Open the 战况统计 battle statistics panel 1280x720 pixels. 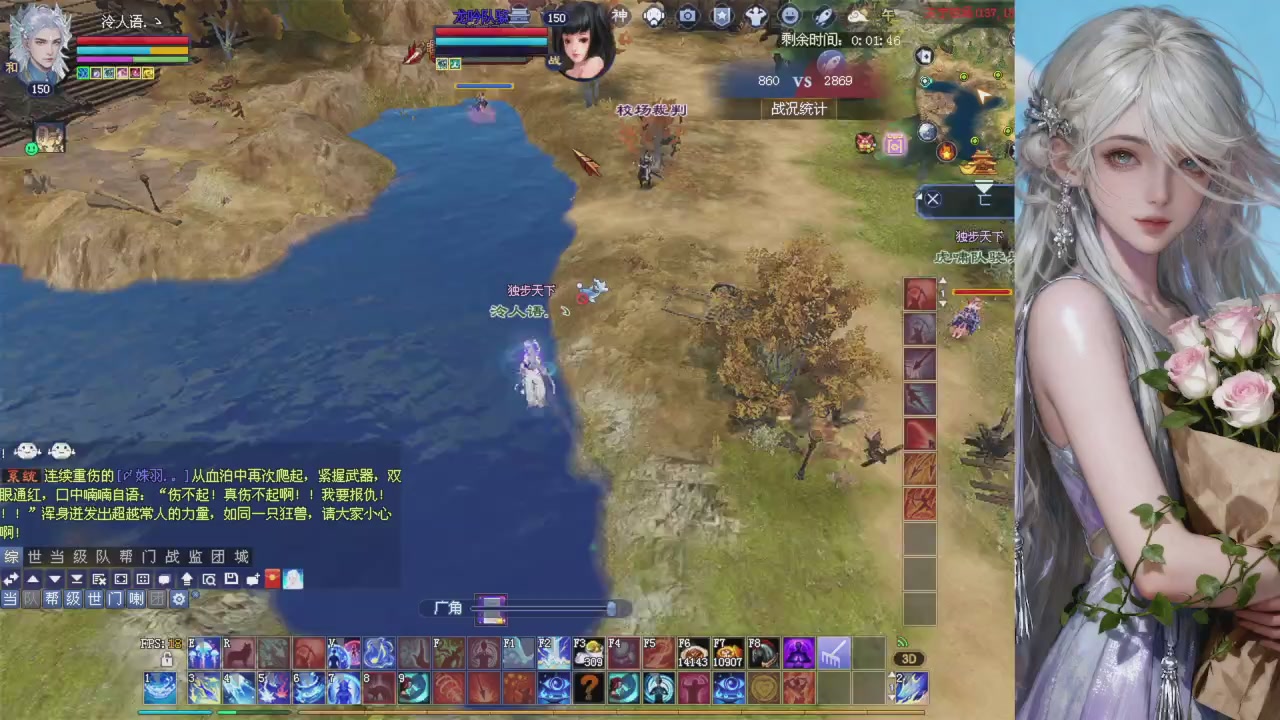[798, 108]
